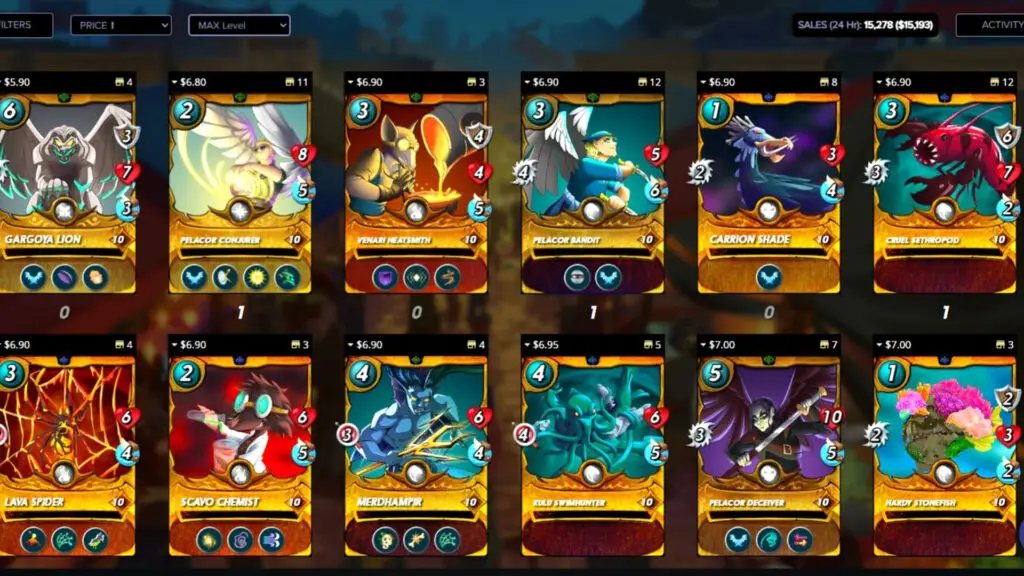This screenshot has width=1024, height=576.
Task: Show the Activity view
Action: 992,25
